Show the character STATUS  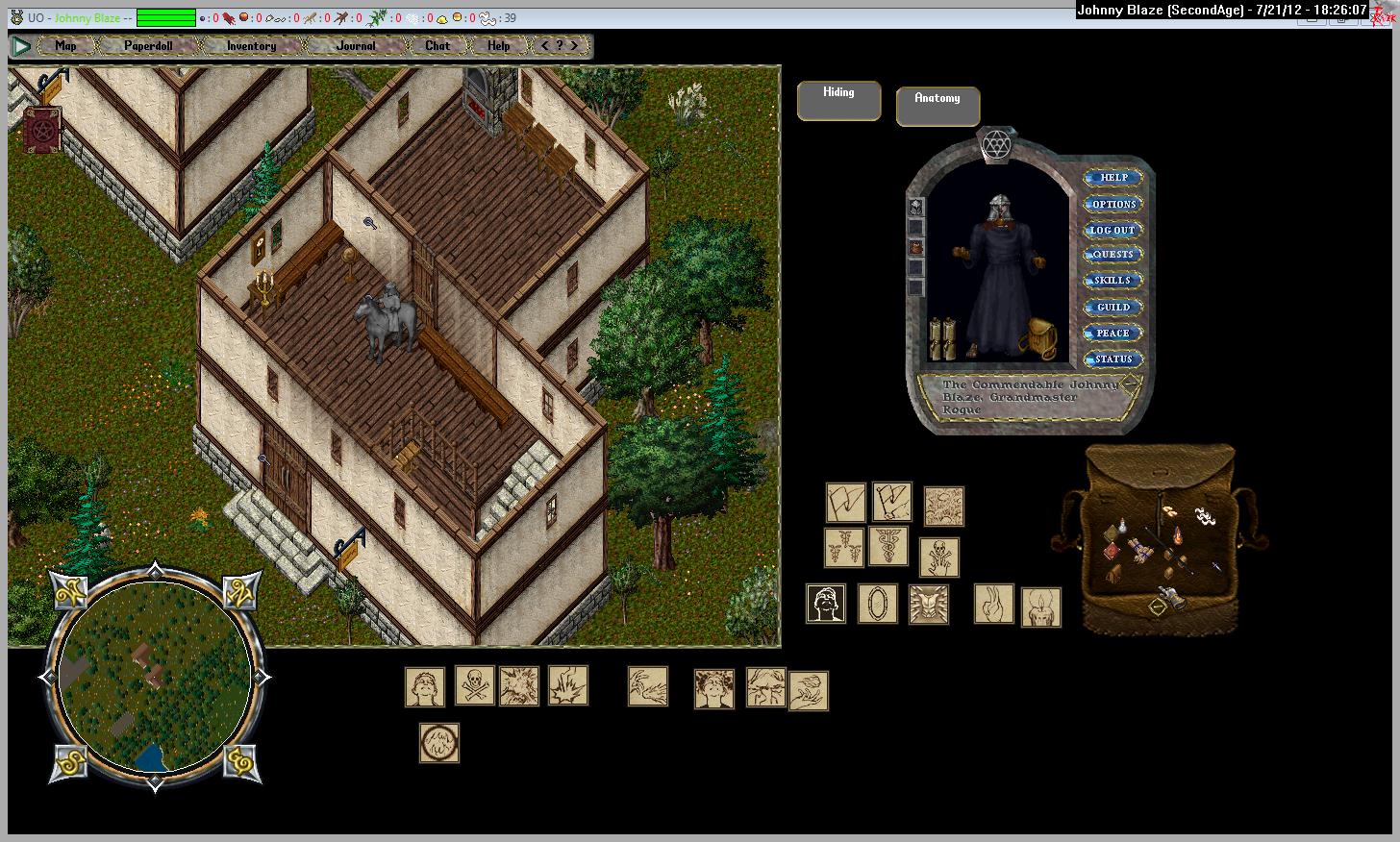(x=1113, y=359)
